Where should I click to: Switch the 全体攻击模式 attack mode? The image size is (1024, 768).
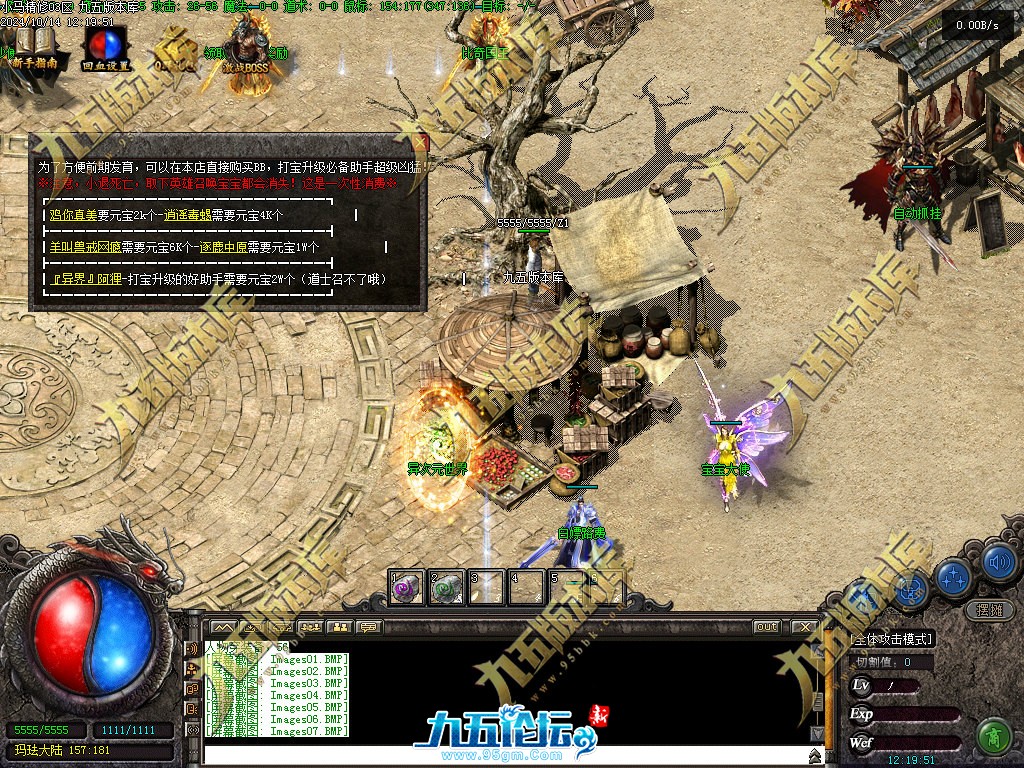(891, 639)
